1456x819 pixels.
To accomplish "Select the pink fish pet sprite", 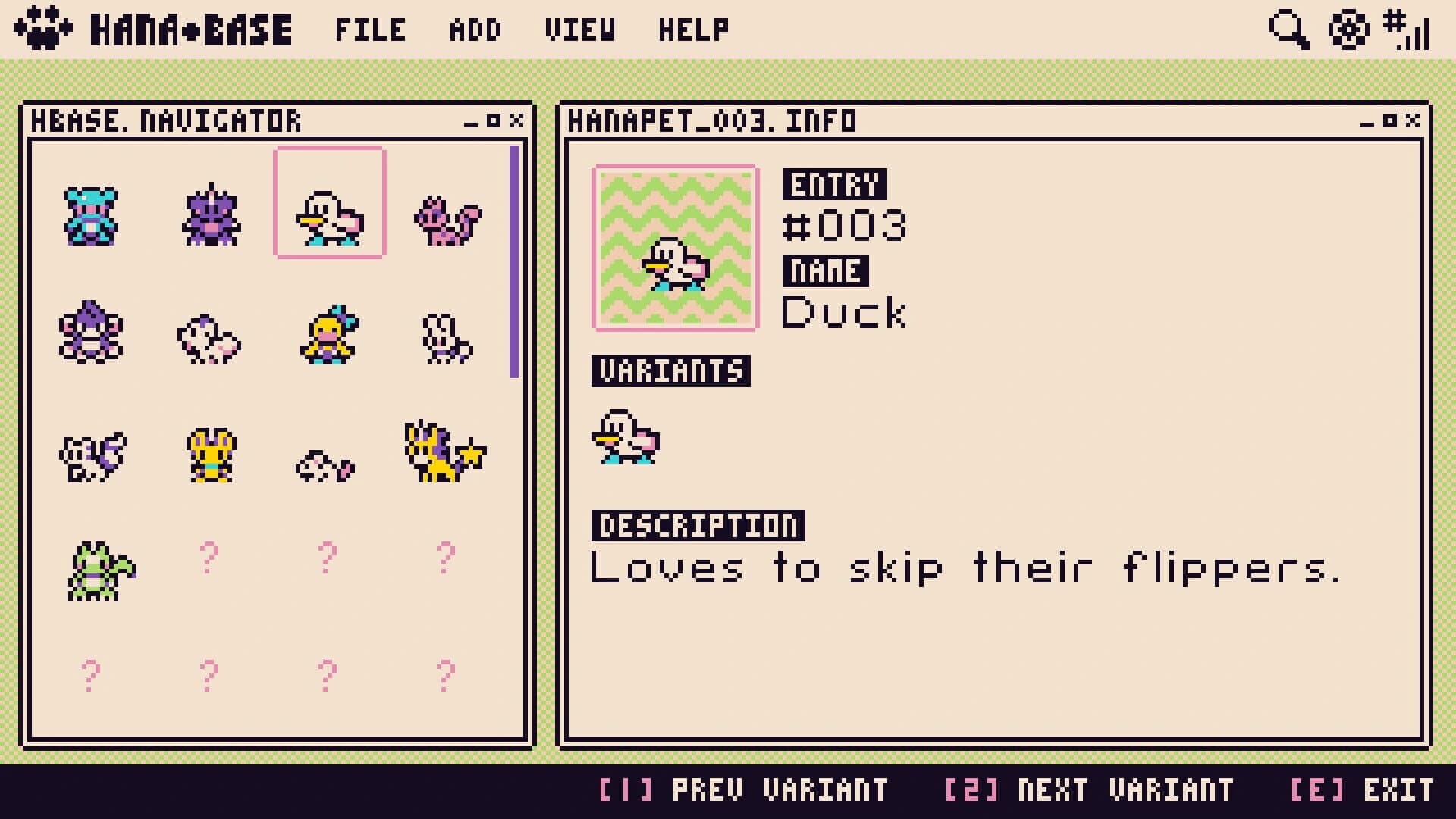I will [x=326, y=466].
